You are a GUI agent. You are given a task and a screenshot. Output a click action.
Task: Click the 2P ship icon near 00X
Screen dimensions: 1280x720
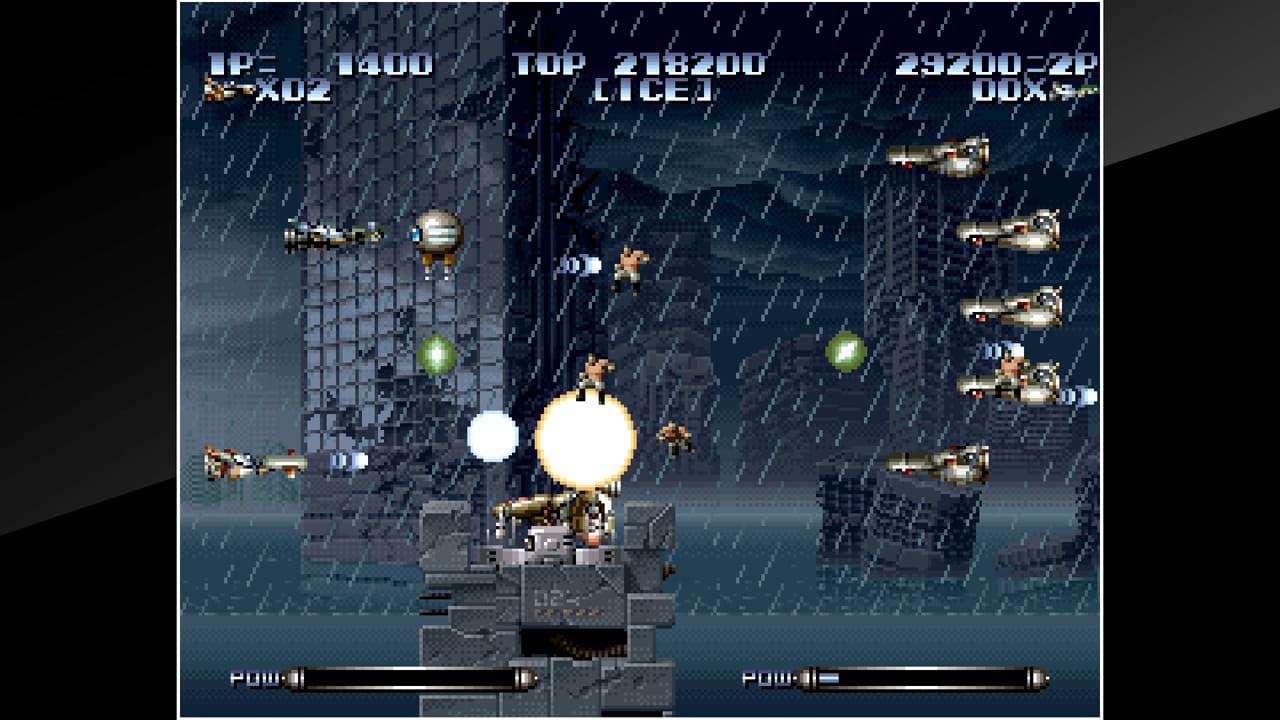click(1065, 92)
